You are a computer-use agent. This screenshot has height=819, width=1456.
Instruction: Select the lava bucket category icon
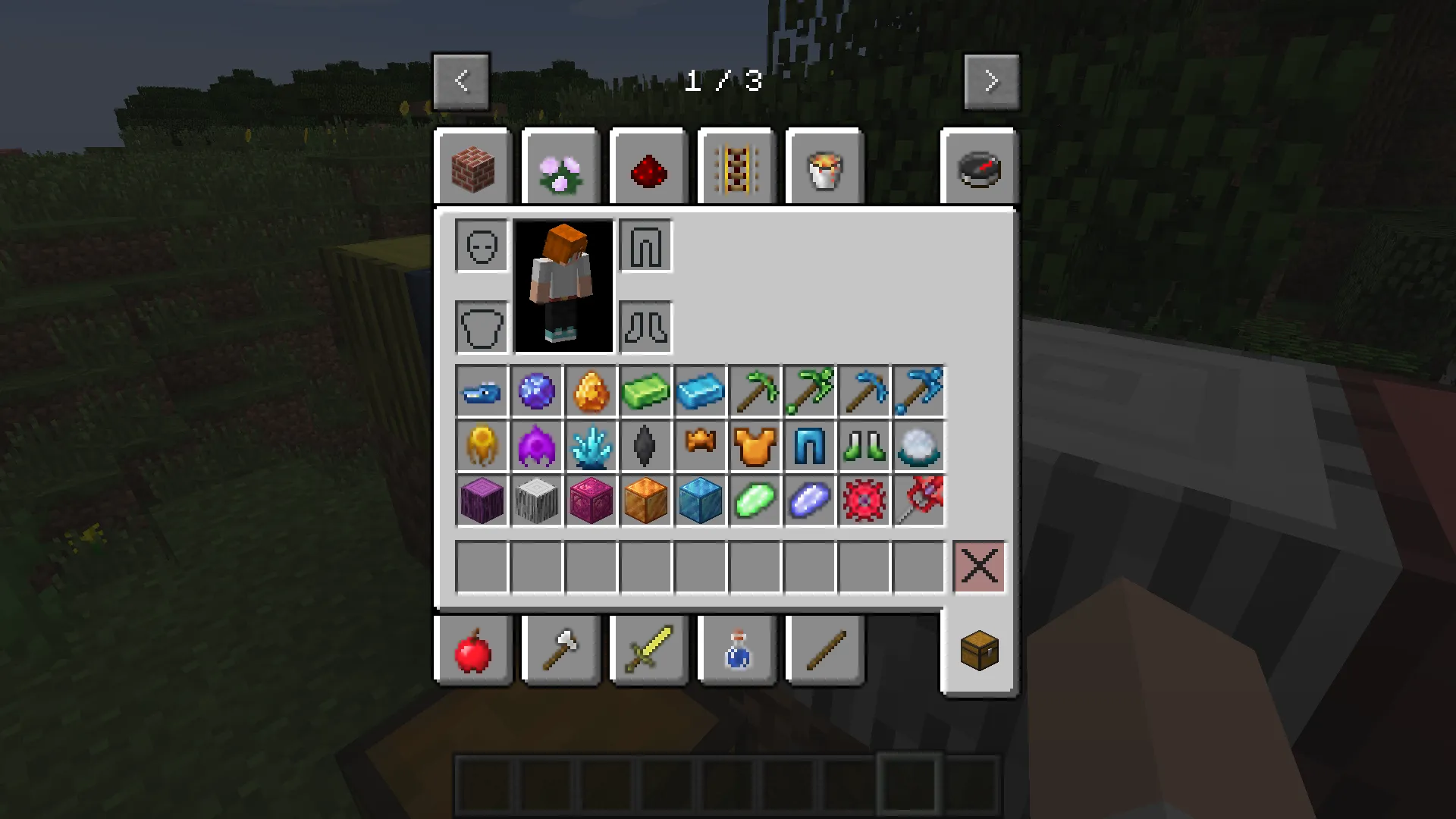tap(824, 167)
